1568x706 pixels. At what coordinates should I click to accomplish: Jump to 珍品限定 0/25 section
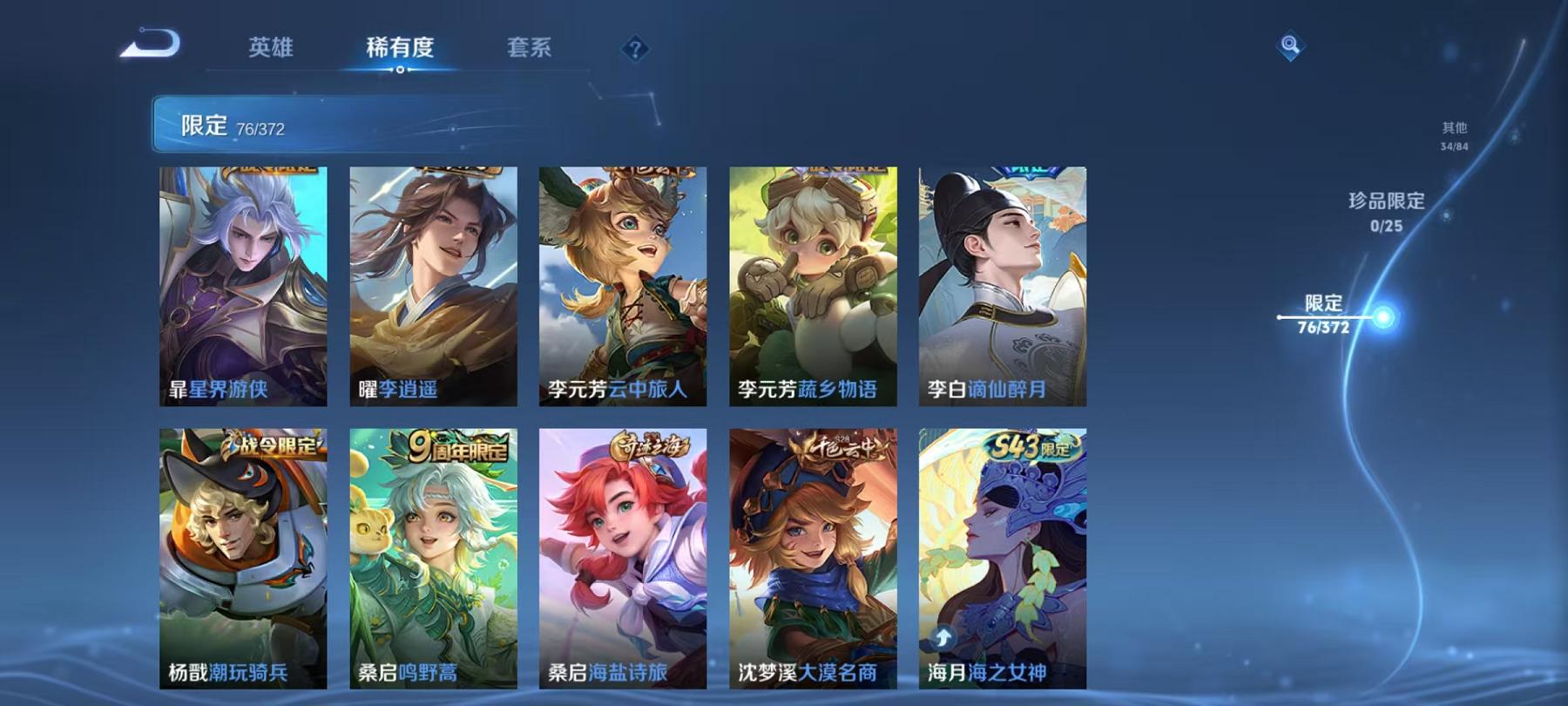pos(1385,213)
